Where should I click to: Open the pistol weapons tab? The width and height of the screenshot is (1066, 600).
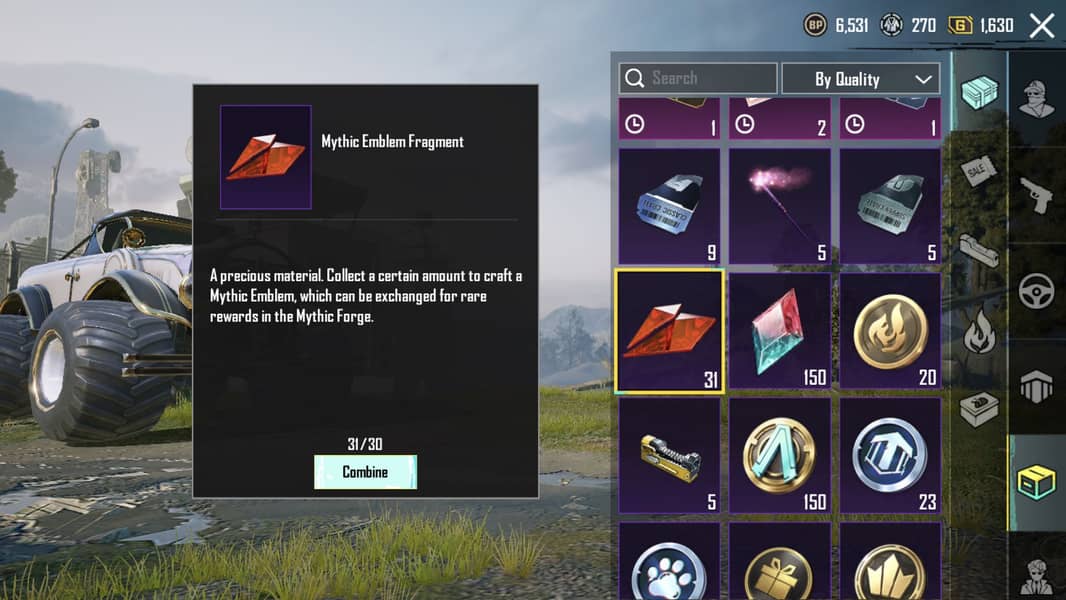click(x=1037, y=195)
